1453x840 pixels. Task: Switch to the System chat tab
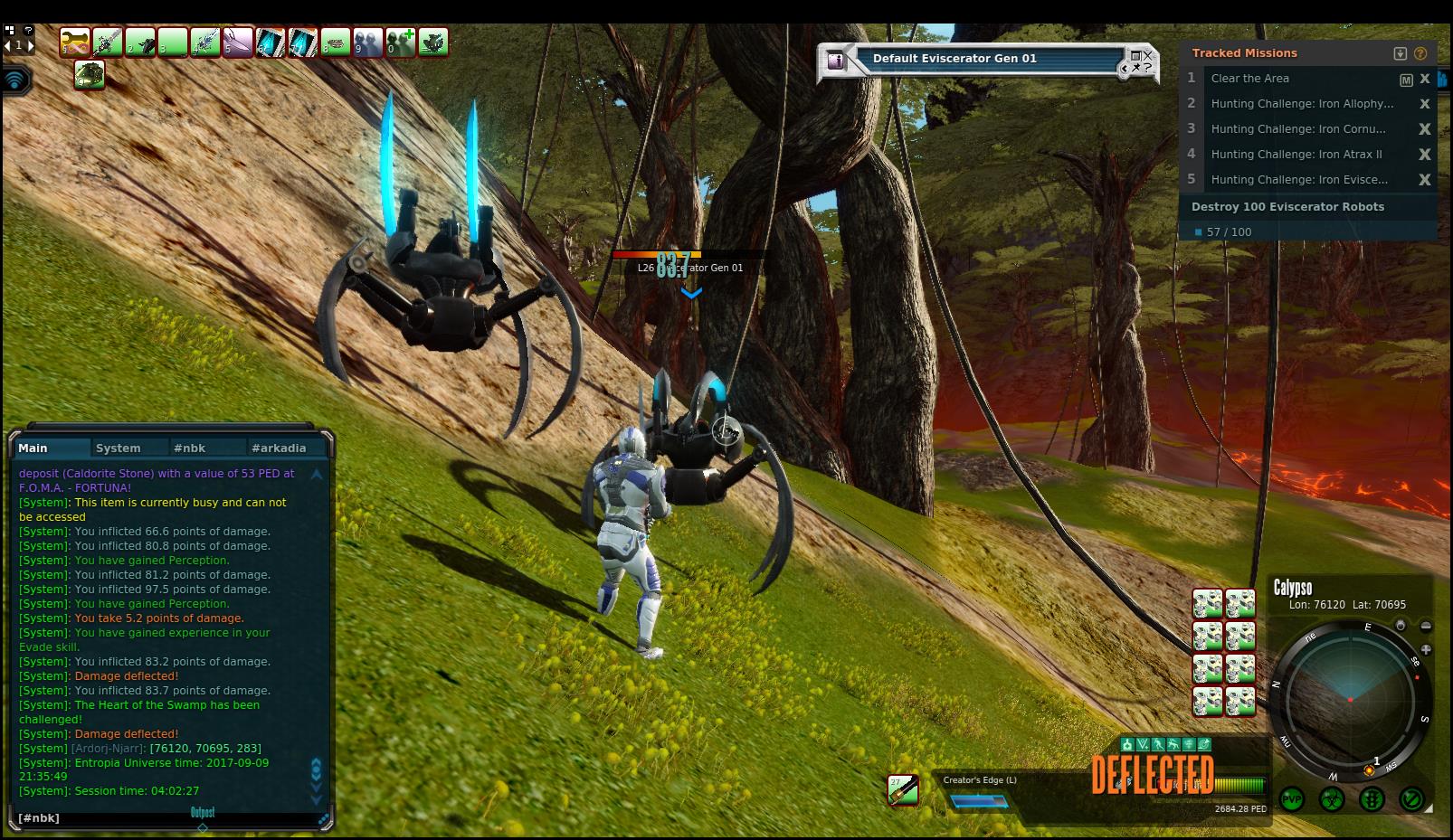click(x=118, y=448)
